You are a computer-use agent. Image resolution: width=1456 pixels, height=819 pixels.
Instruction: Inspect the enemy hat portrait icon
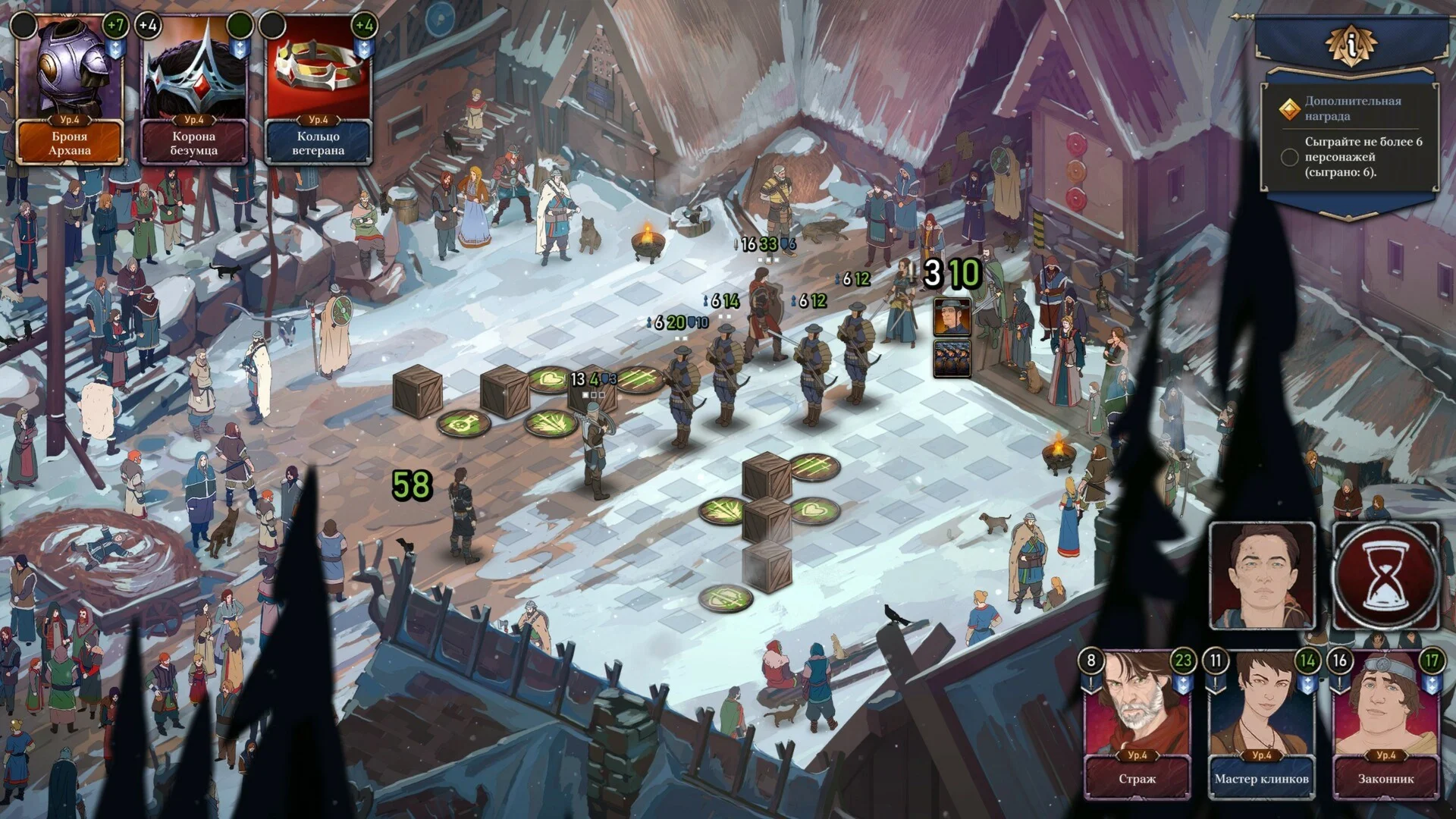(952, 317)
